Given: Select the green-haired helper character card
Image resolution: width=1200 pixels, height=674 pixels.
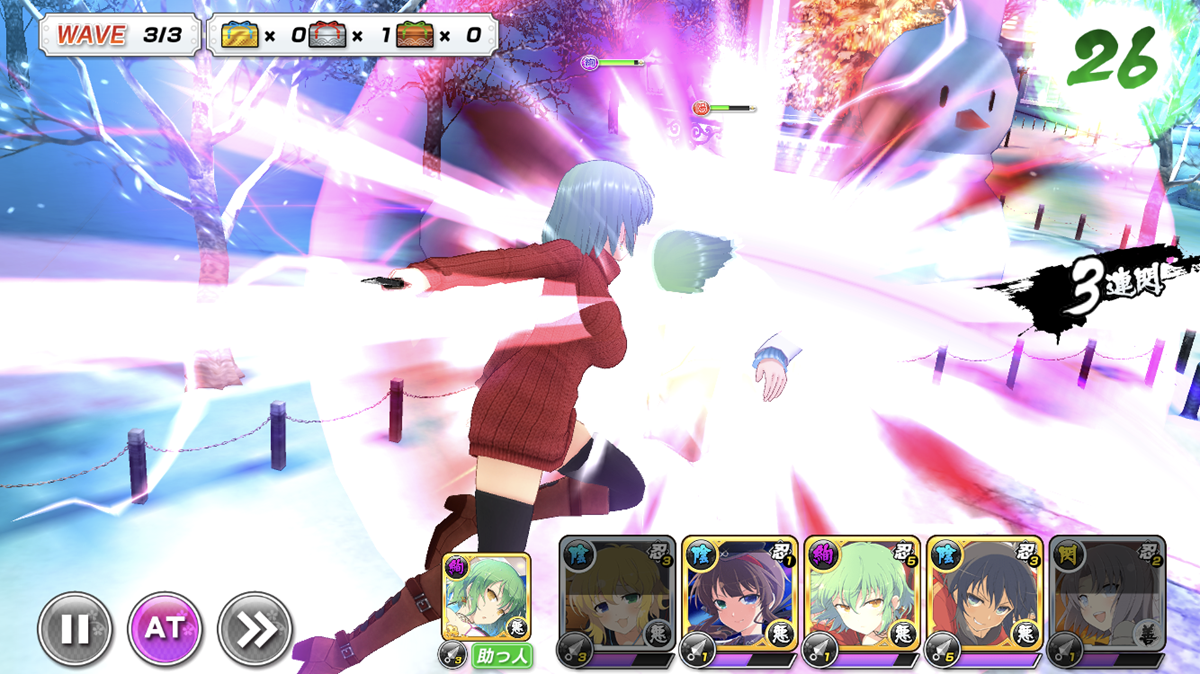Looking at the screenshot, I should 486,598.
